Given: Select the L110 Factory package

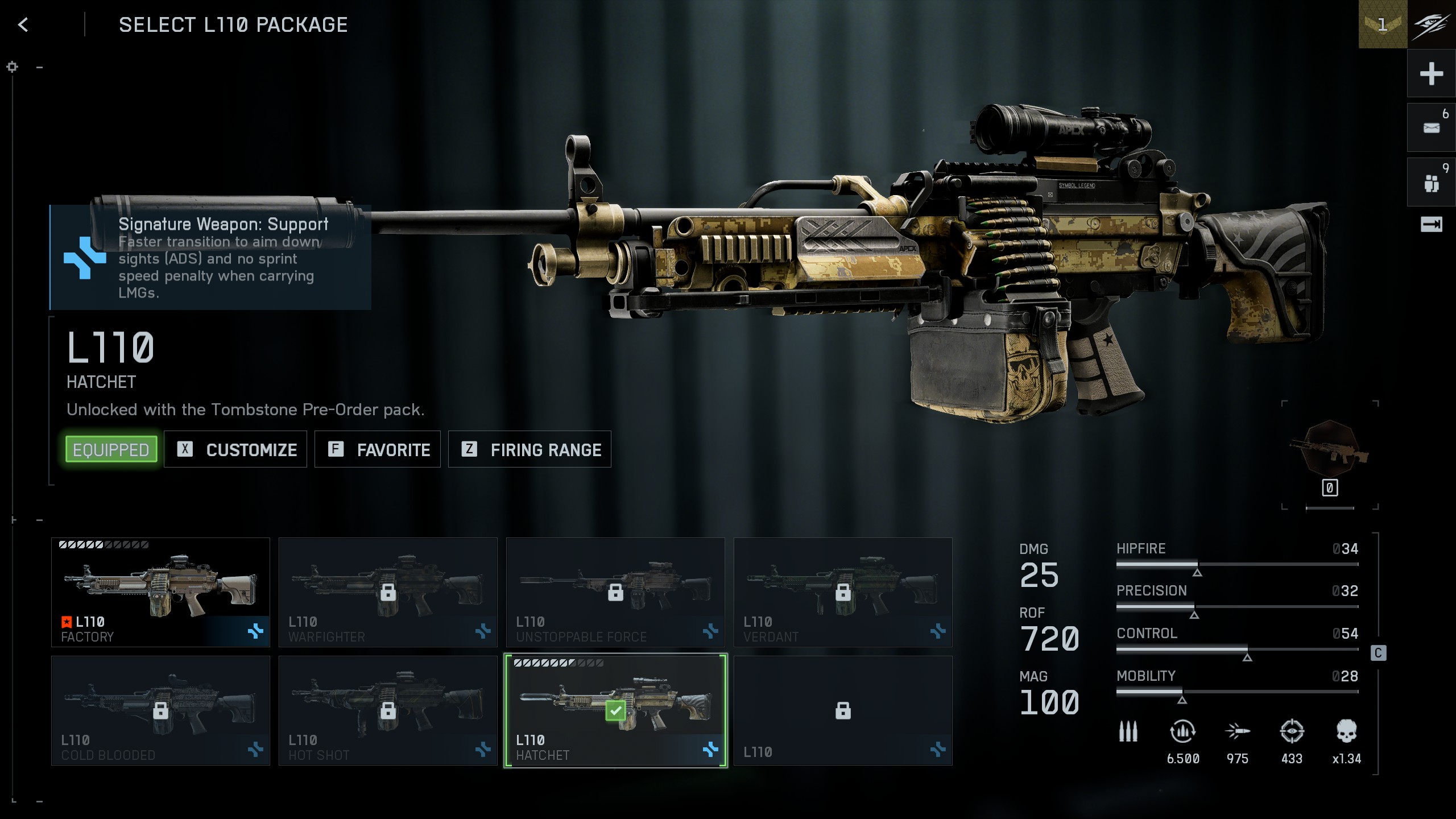Looking at the screenshot, I should [x=160, y=592].
